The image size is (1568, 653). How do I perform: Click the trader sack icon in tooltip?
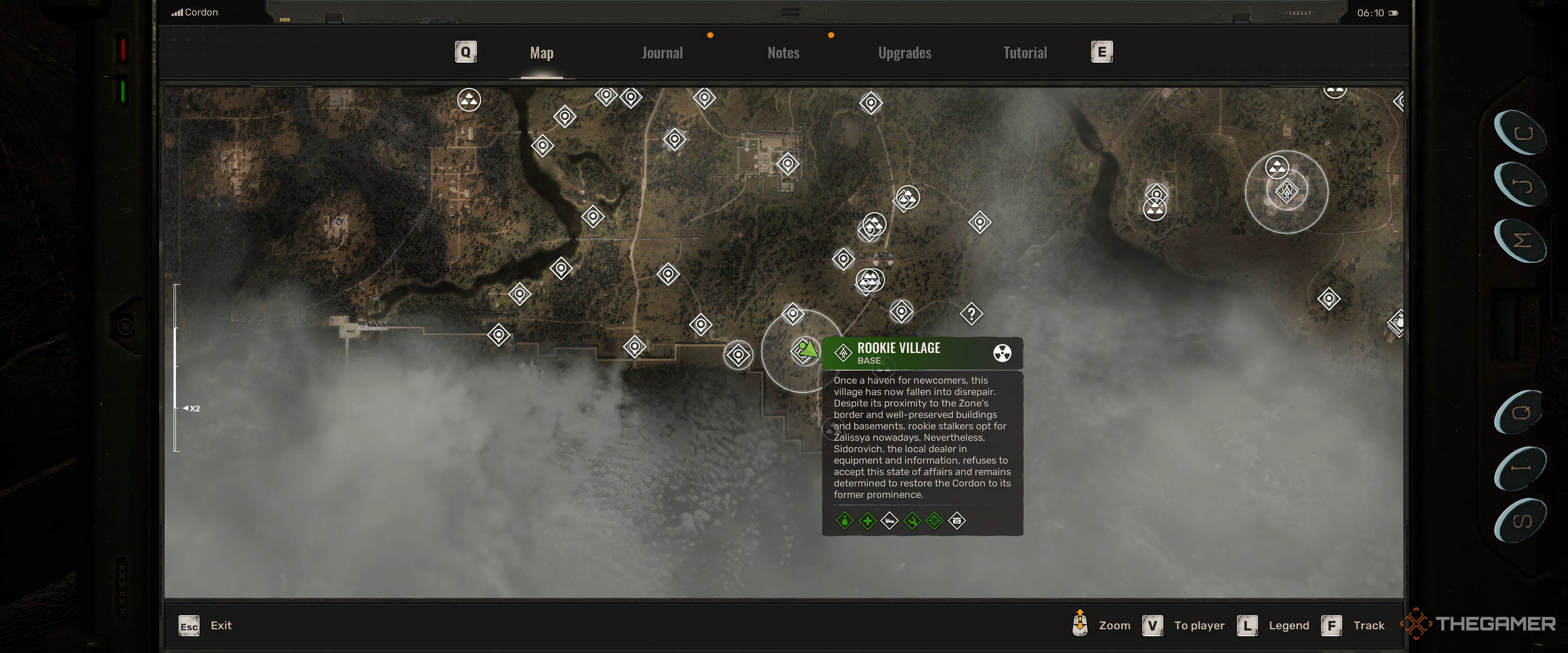(845, 521)
